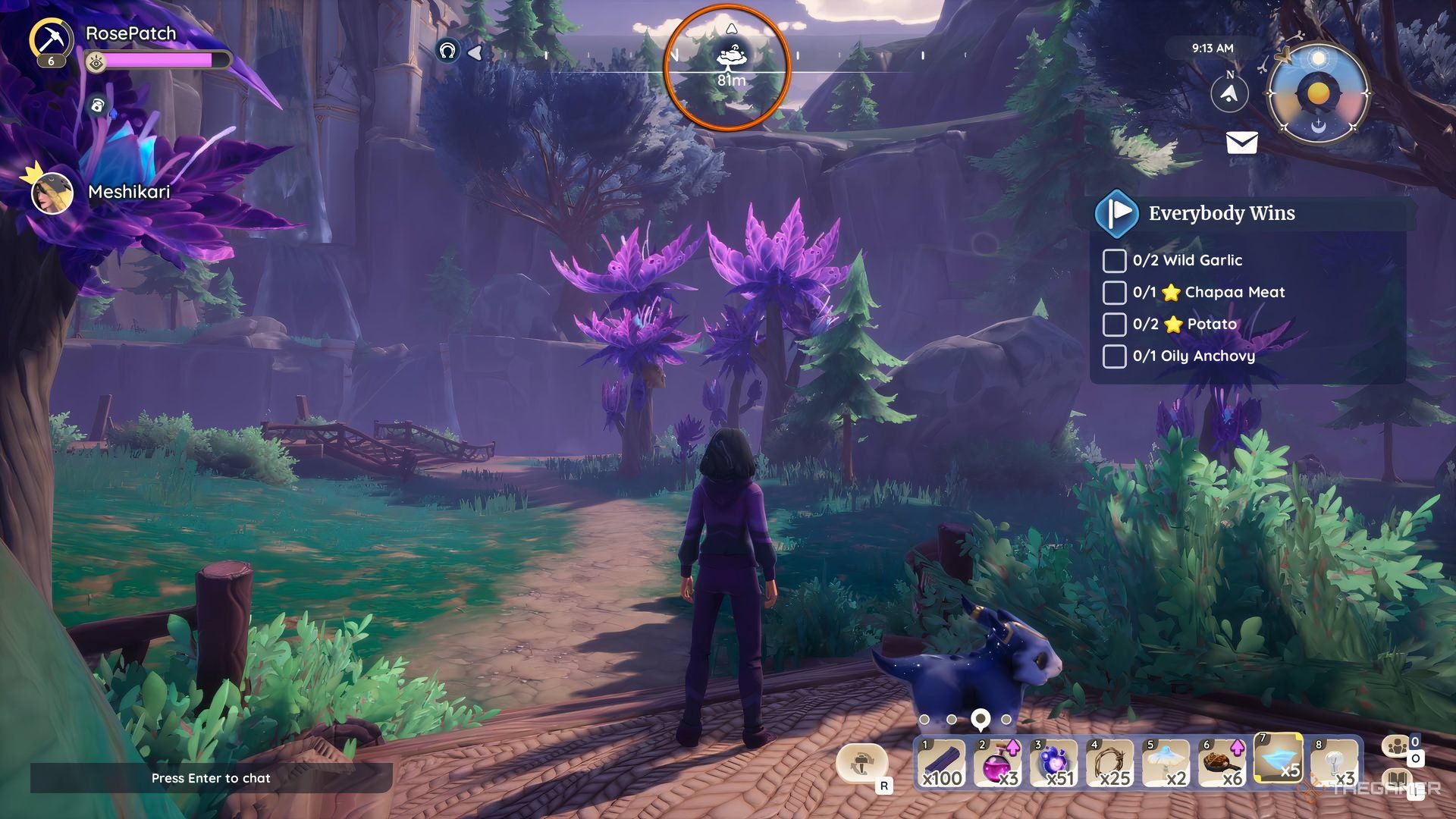Choose the light bulb hotbar slot

click(x=1335, y=762)
